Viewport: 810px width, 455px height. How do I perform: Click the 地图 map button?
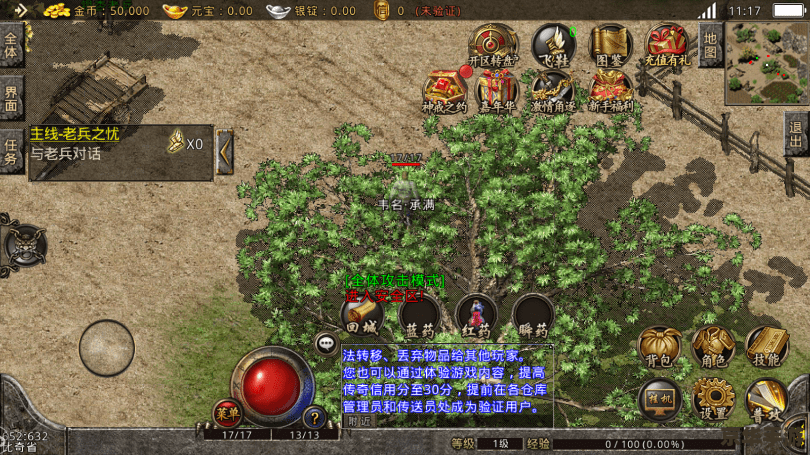710,44
